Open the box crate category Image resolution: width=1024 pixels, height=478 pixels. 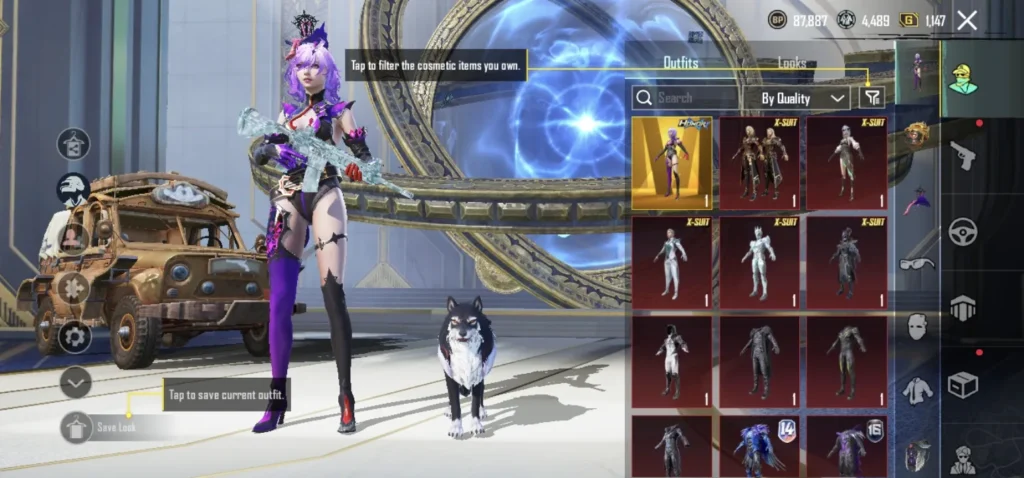point(963,385)
